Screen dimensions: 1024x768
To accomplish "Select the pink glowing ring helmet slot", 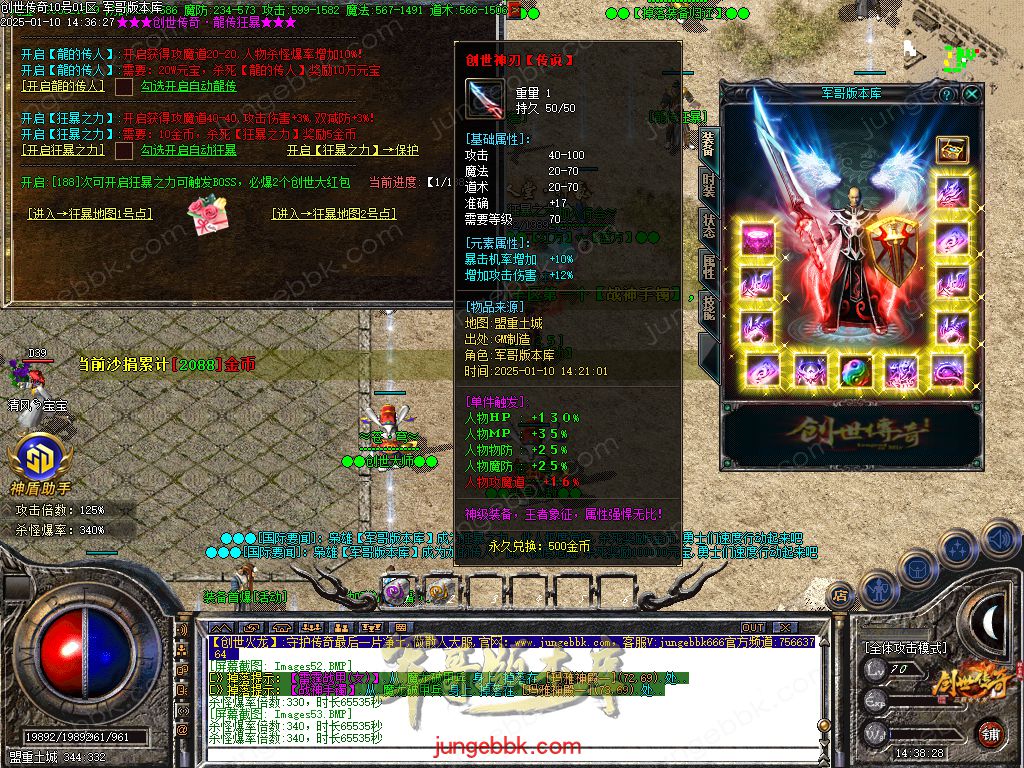I will pos(757,240).
